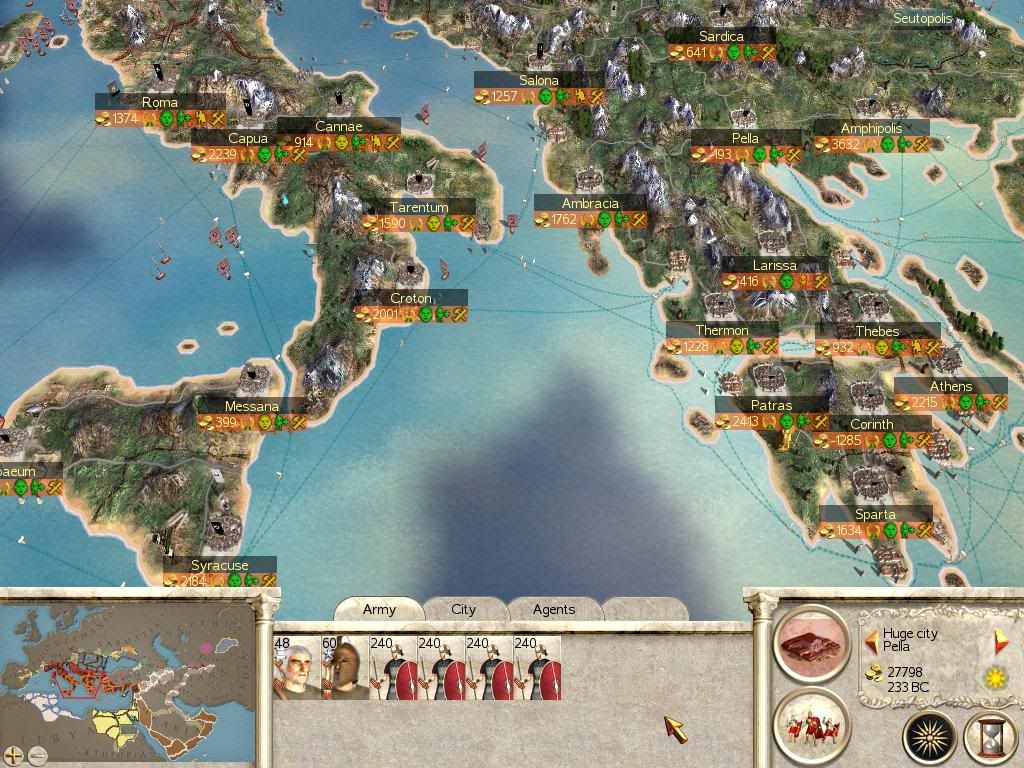Zoom in the minimap with the plus button
This screenshot has width=1024, height=768.
coord(14,754)
